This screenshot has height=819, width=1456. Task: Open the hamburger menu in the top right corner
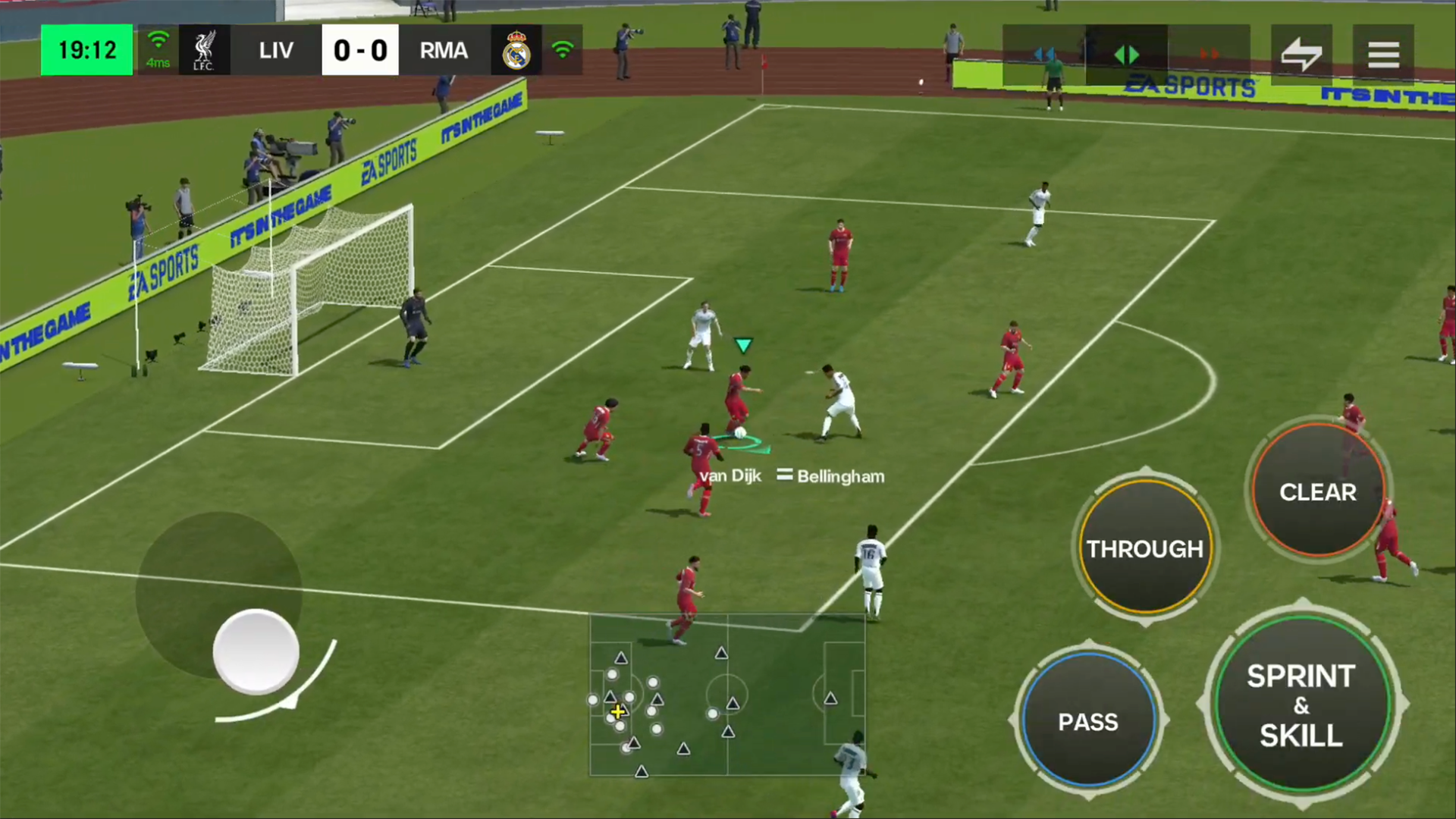pyautogui.click(x=1384, y=53)
